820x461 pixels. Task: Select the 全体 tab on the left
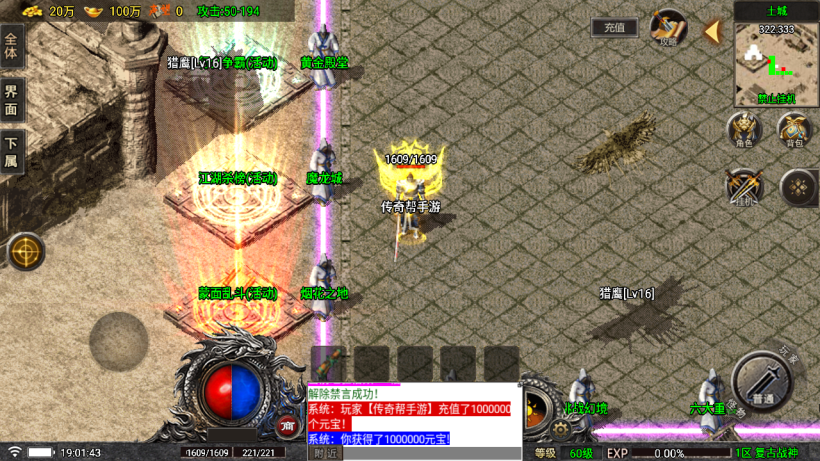coord(12,48)
